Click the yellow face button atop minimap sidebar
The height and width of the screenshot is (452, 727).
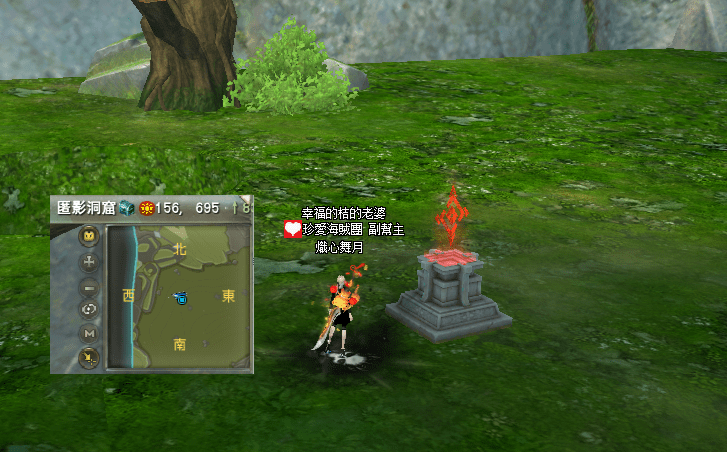(x=89, y=238)
